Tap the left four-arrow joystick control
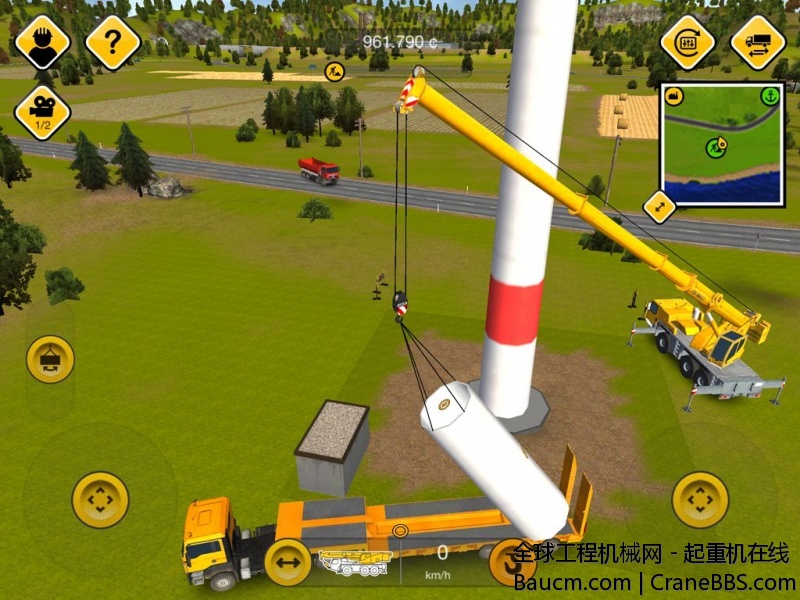The height and width of the screenshot is (600, 800). pos(100,499)
